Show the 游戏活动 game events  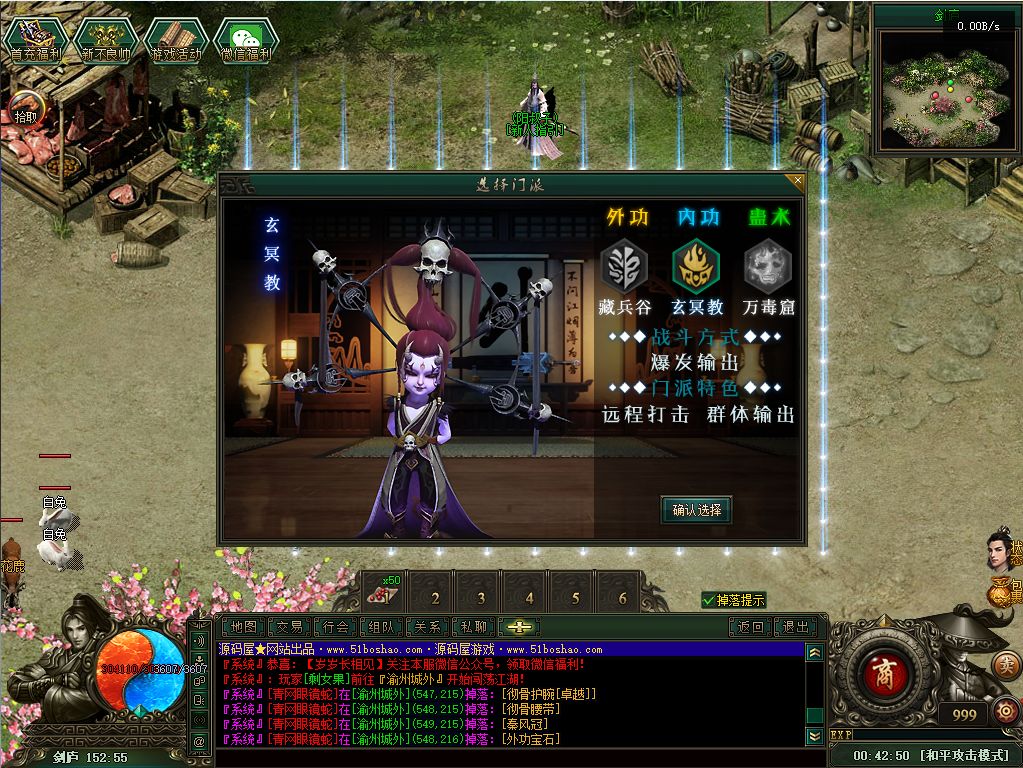[176, 40]
